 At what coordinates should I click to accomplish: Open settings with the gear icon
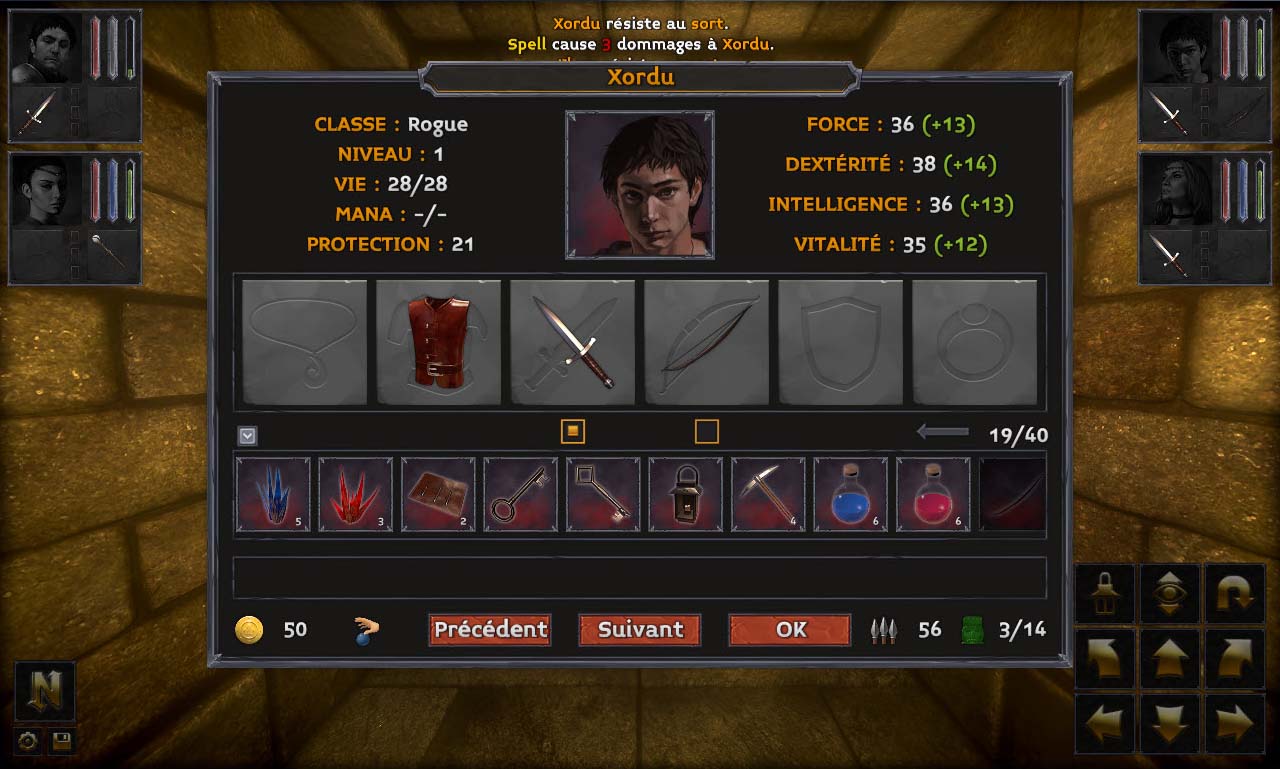pyautogui.click(x=28, y=741)
